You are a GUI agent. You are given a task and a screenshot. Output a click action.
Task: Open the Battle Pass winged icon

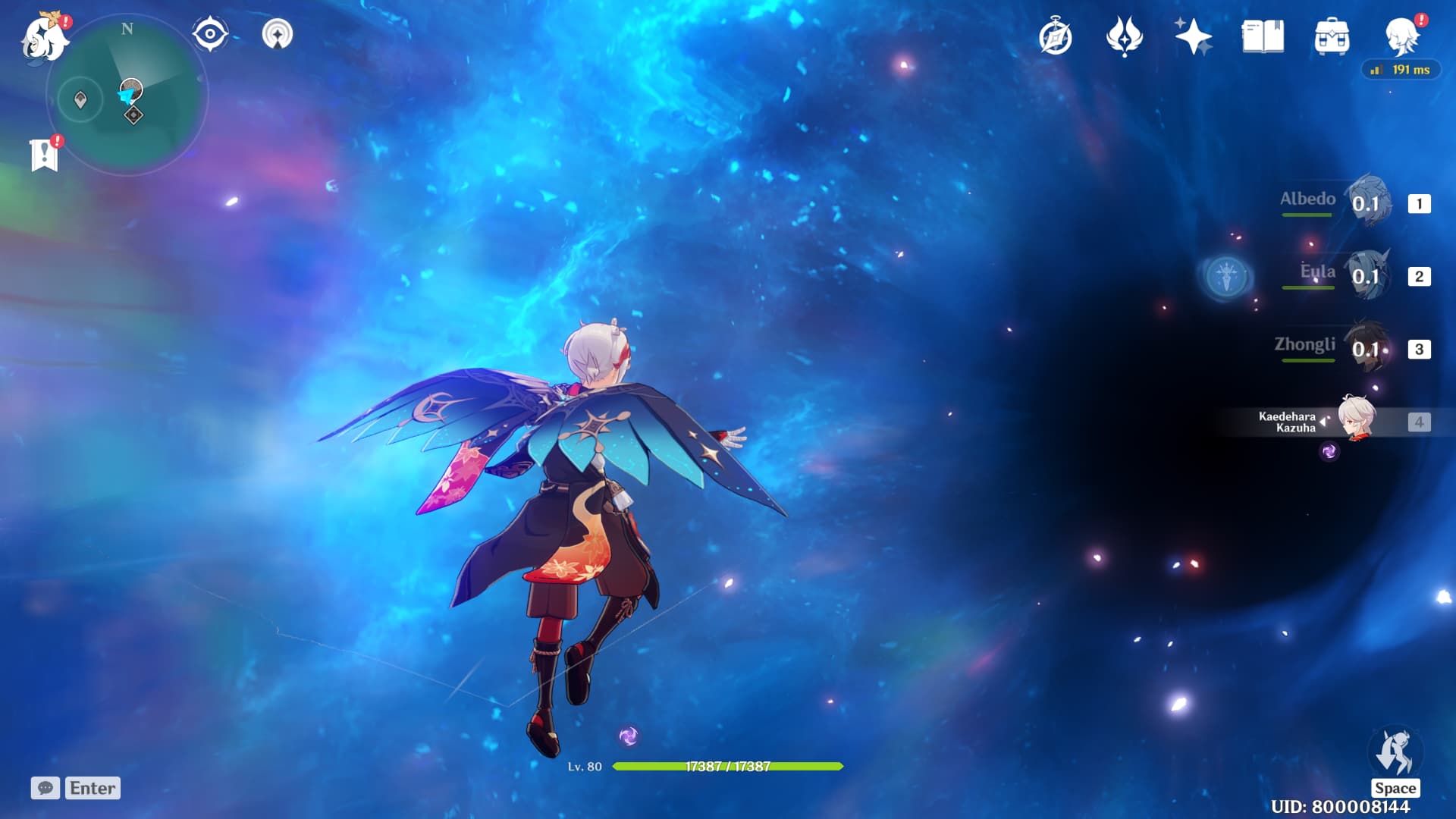1125,37
